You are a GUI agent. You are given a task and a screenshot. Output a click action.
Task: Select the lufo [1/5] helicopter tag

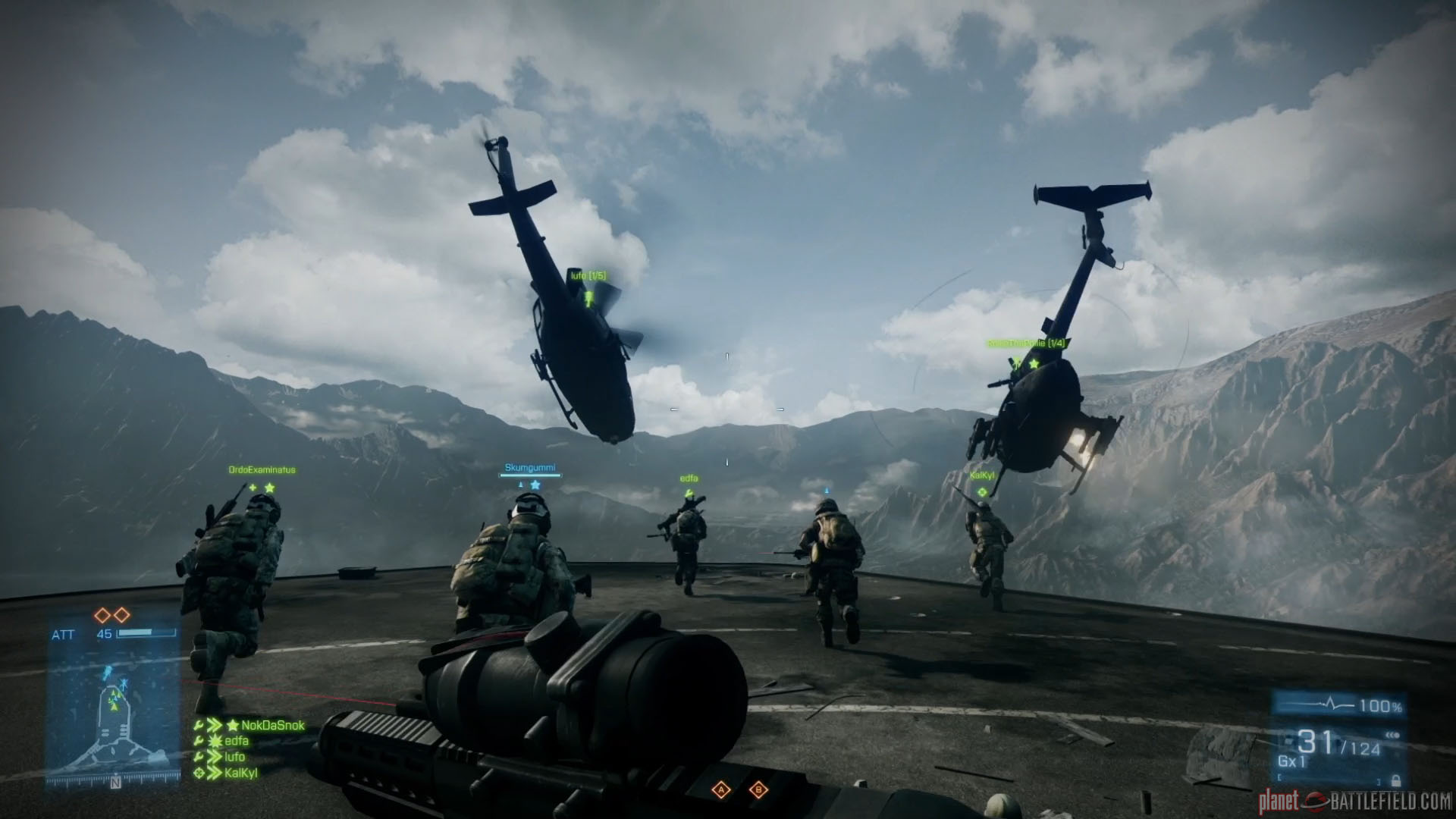click(x=588, y=276)
